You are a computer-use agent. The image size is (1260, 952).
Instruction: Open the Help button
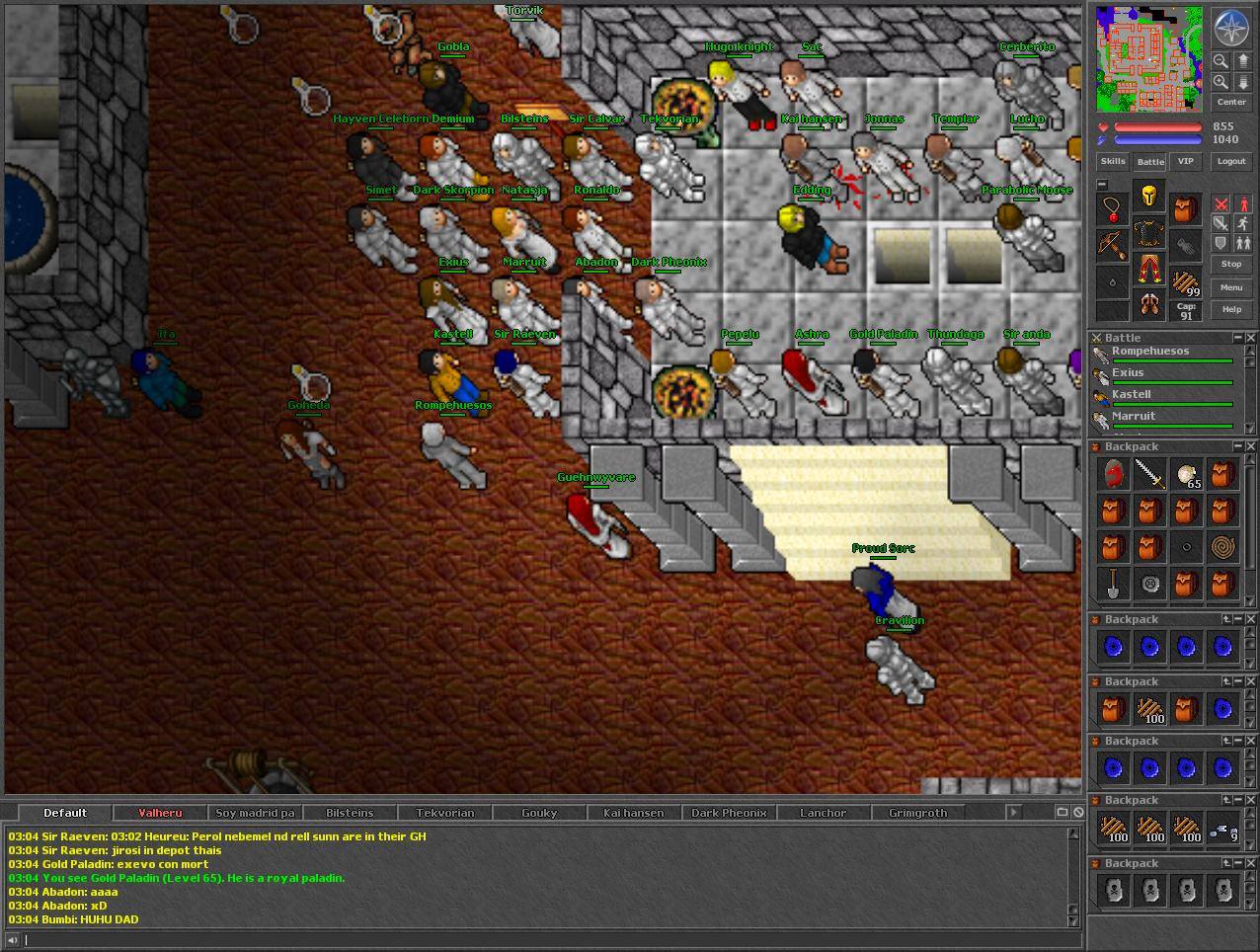(x=1230, y=310)
